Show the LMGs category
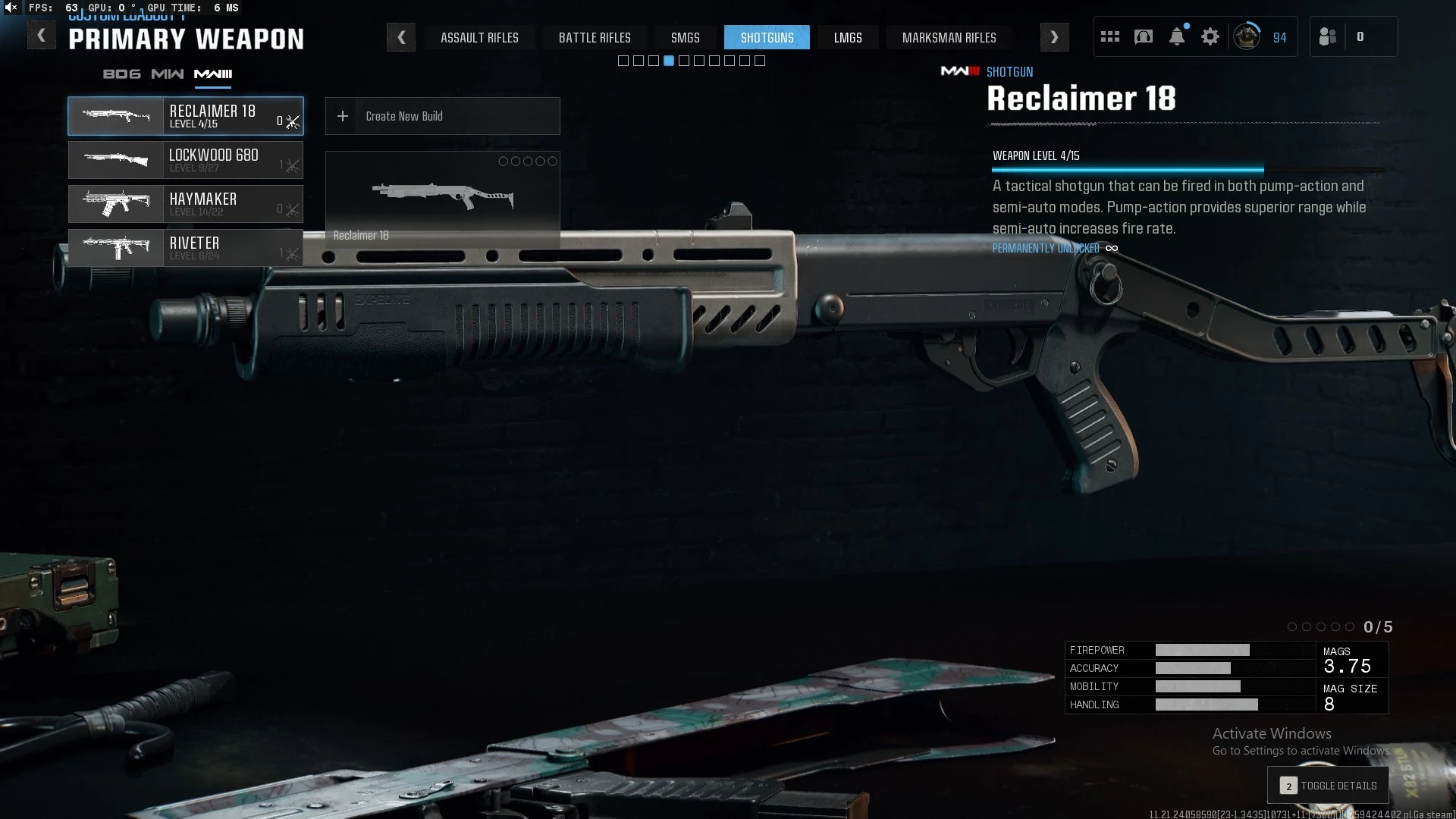This screenshot has width=1456, height=819. [x=847, y=37]
